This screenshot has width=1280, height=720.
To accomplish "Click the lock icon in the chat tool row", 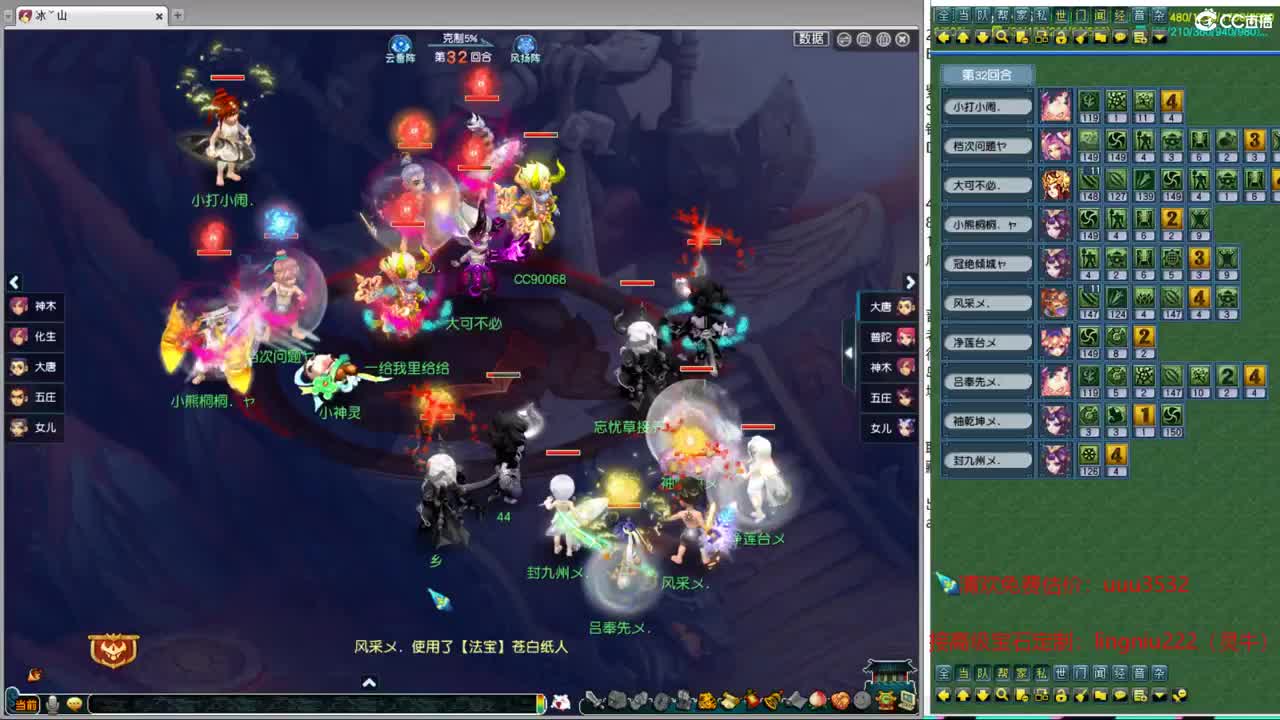I will click(x=1062, y=38).
